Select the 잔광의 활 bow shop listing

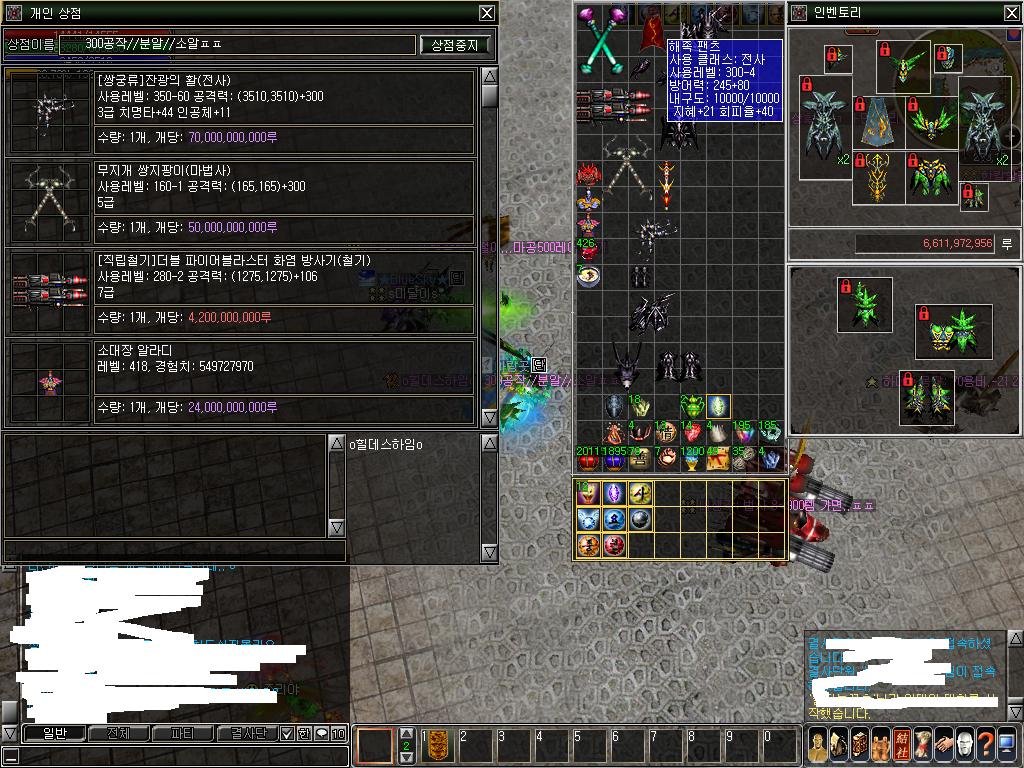240,110
